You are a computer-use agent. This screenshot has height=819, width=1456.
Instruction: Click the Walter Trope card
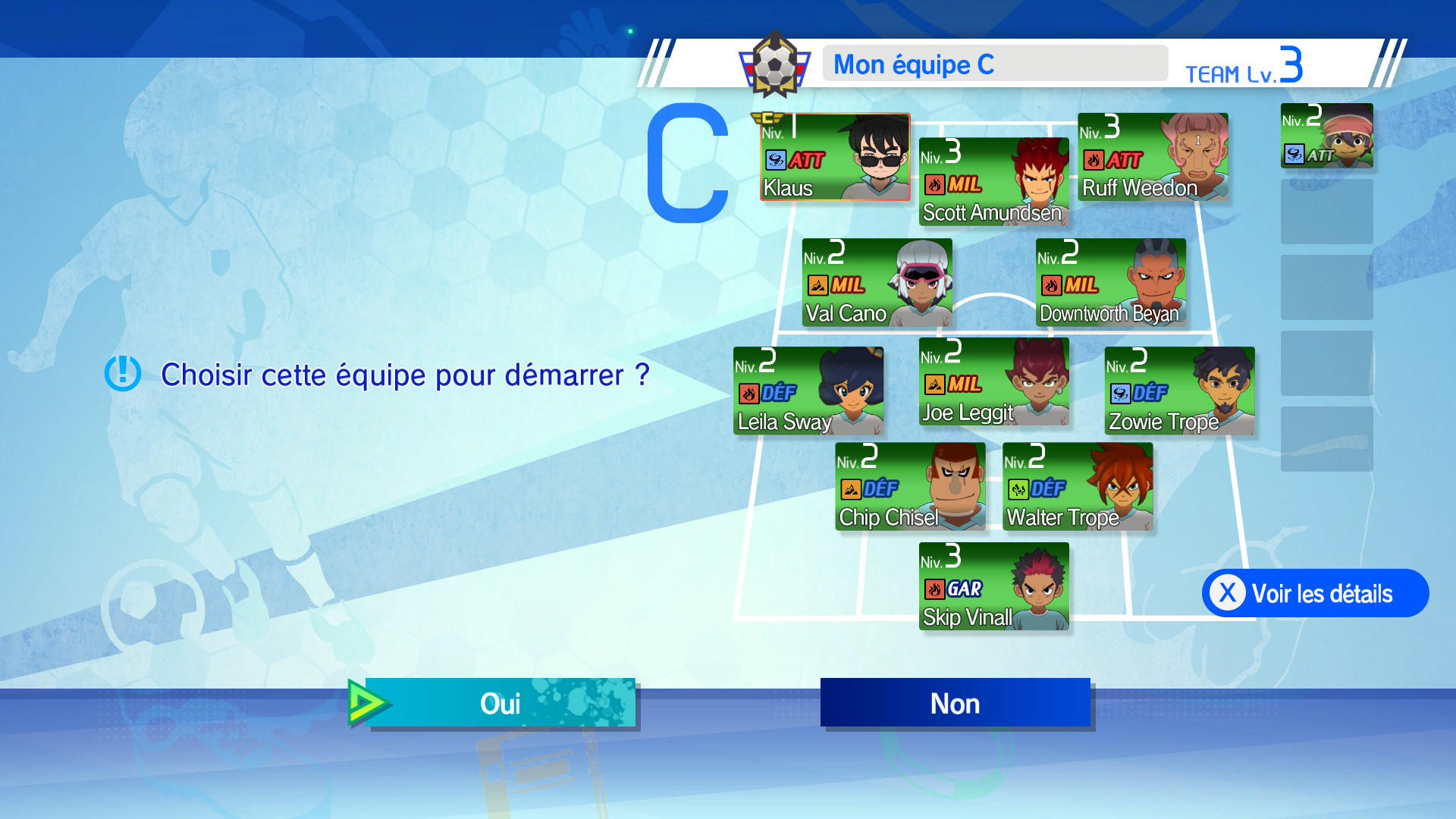(x=1077, y=486)
